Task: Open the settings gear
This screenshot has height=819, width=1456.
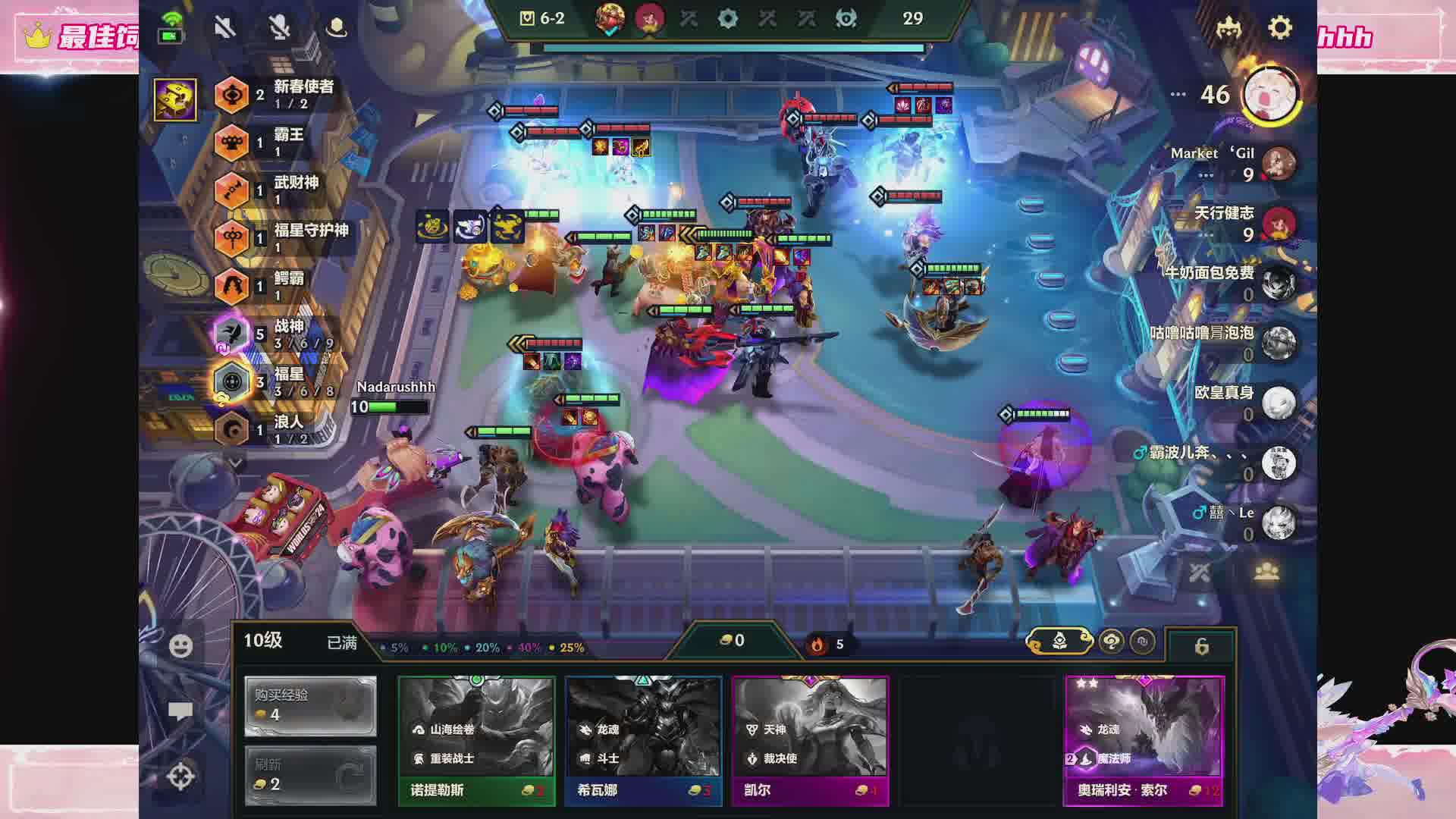Action: point(1280,28)
